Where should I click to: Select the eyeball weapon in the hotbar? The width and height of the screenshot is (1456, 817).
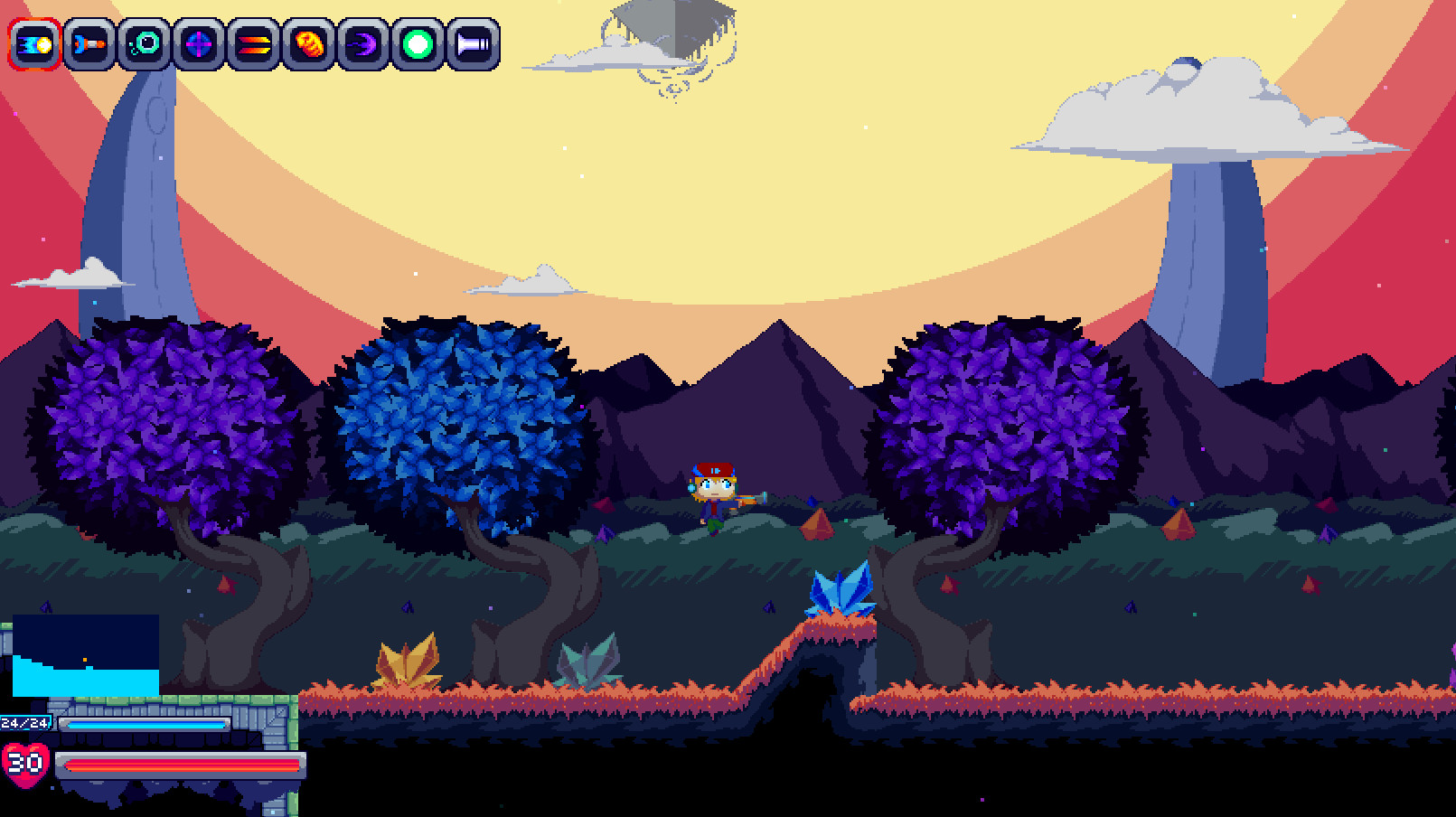click(x=143, y=42)
